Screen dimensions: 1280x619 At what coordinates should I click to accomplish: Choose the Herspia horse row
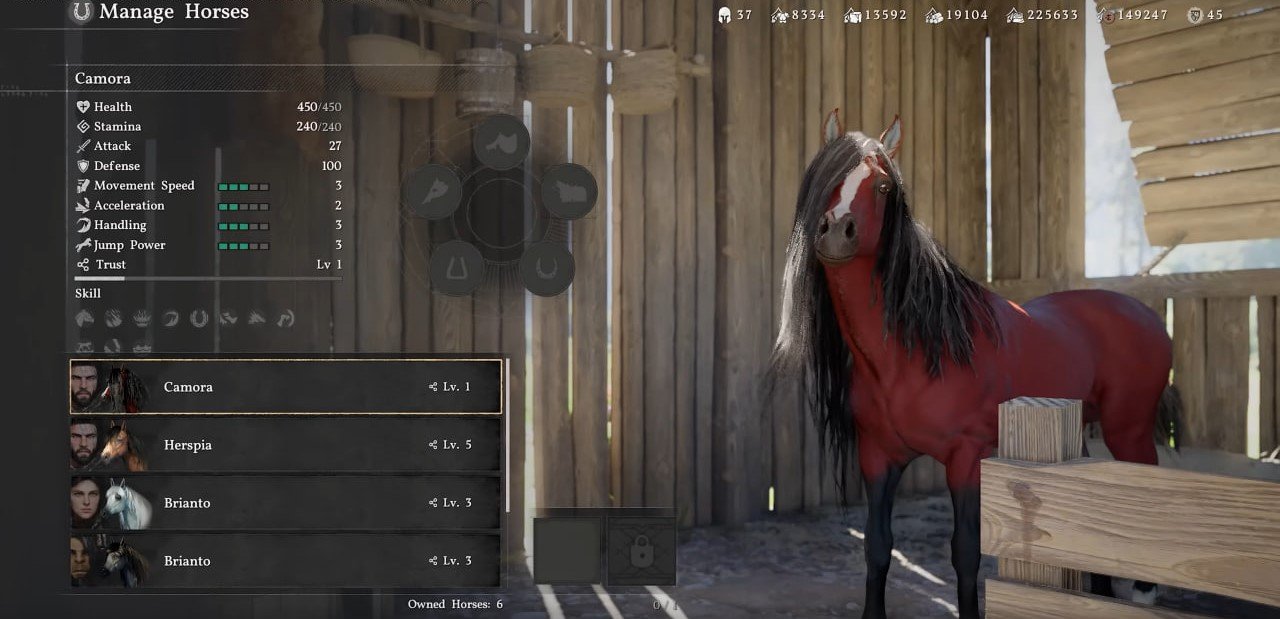(x=285, y=445)
